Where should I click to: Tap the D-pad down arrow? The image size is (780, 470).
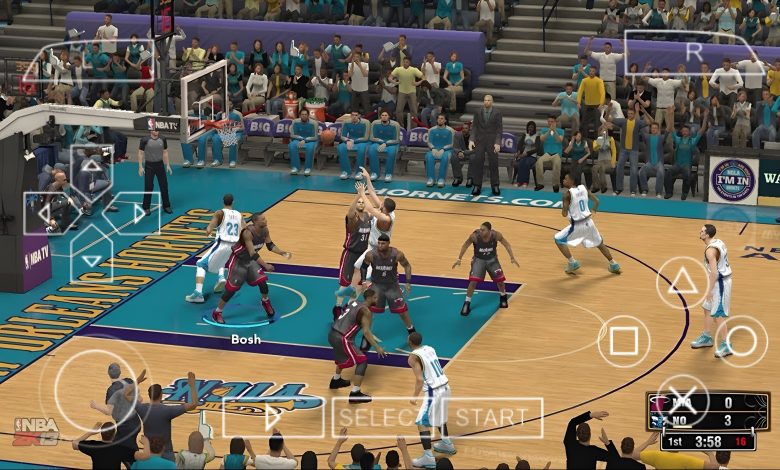[91, 257]
